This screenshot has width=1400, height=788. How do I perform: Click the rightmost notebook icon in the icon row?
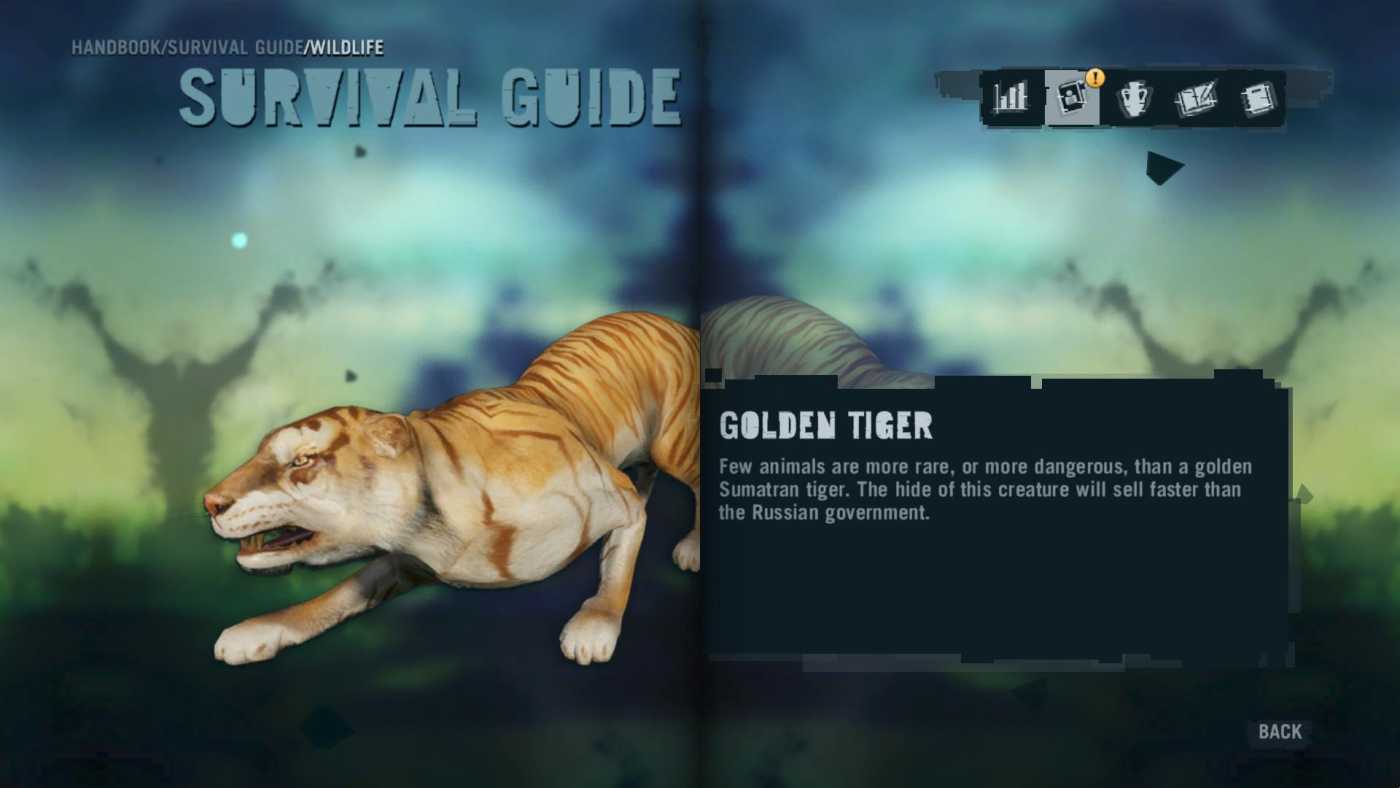(x=1259, y=97)
